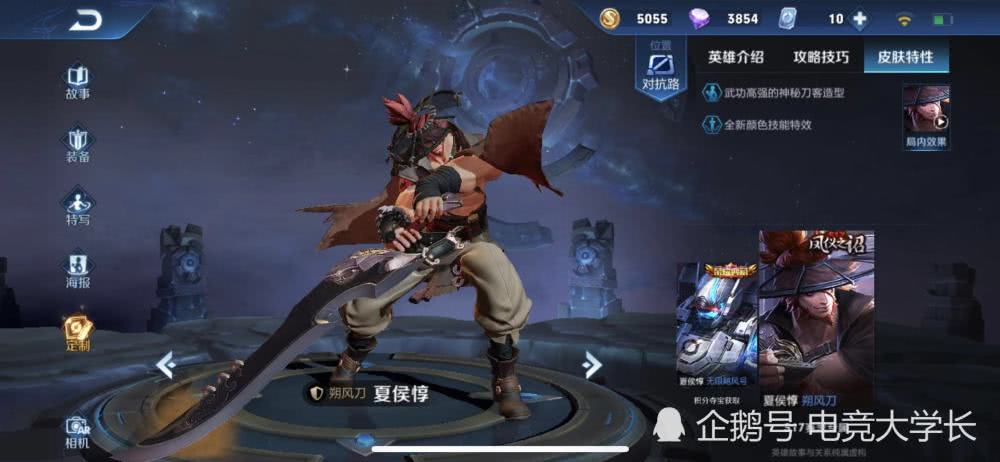Show next hero with right arrow
Screen dimensions: 1000x462
tap(592, 366)
